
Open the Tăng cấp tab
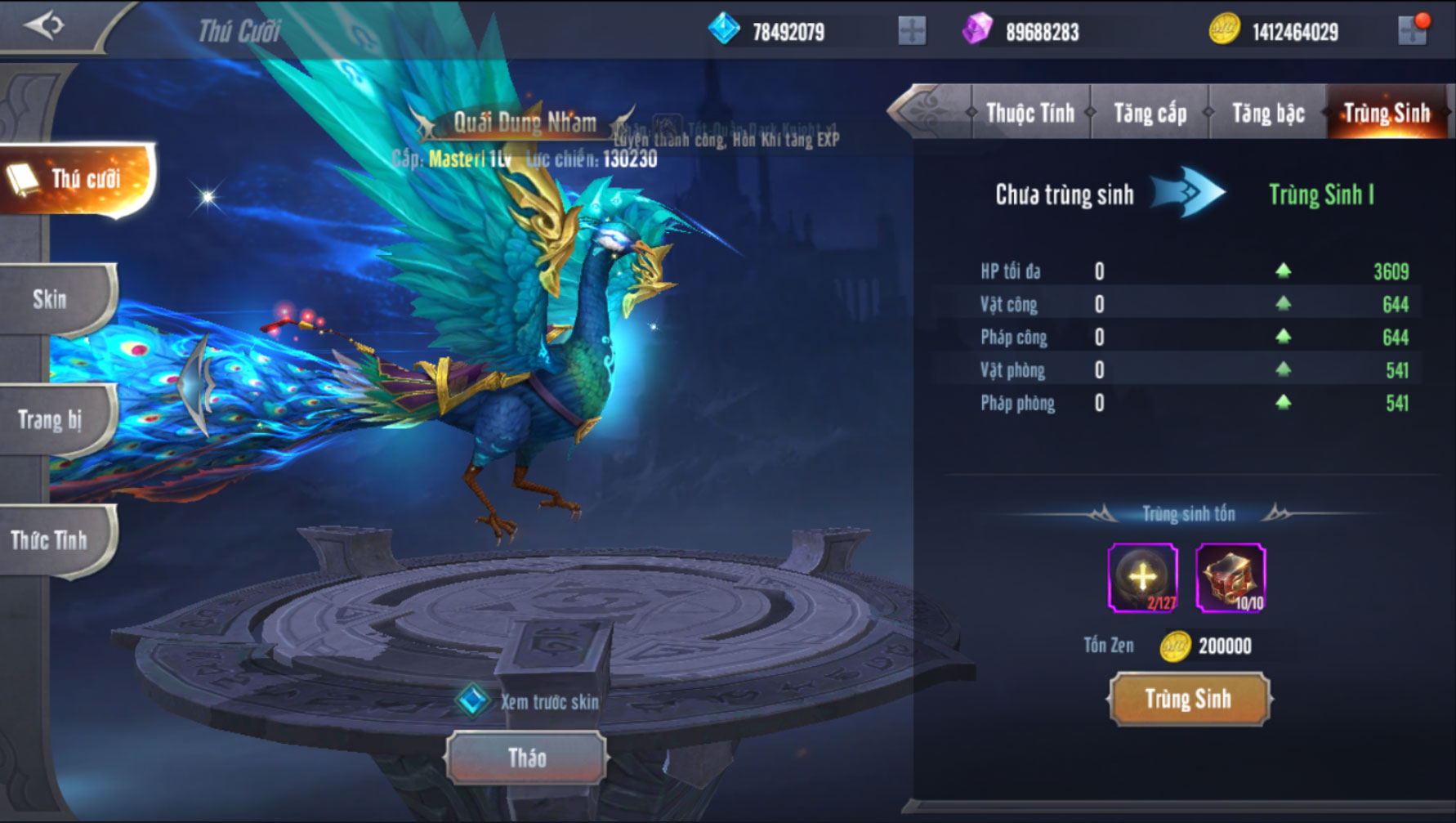(x=1150, y=113)
